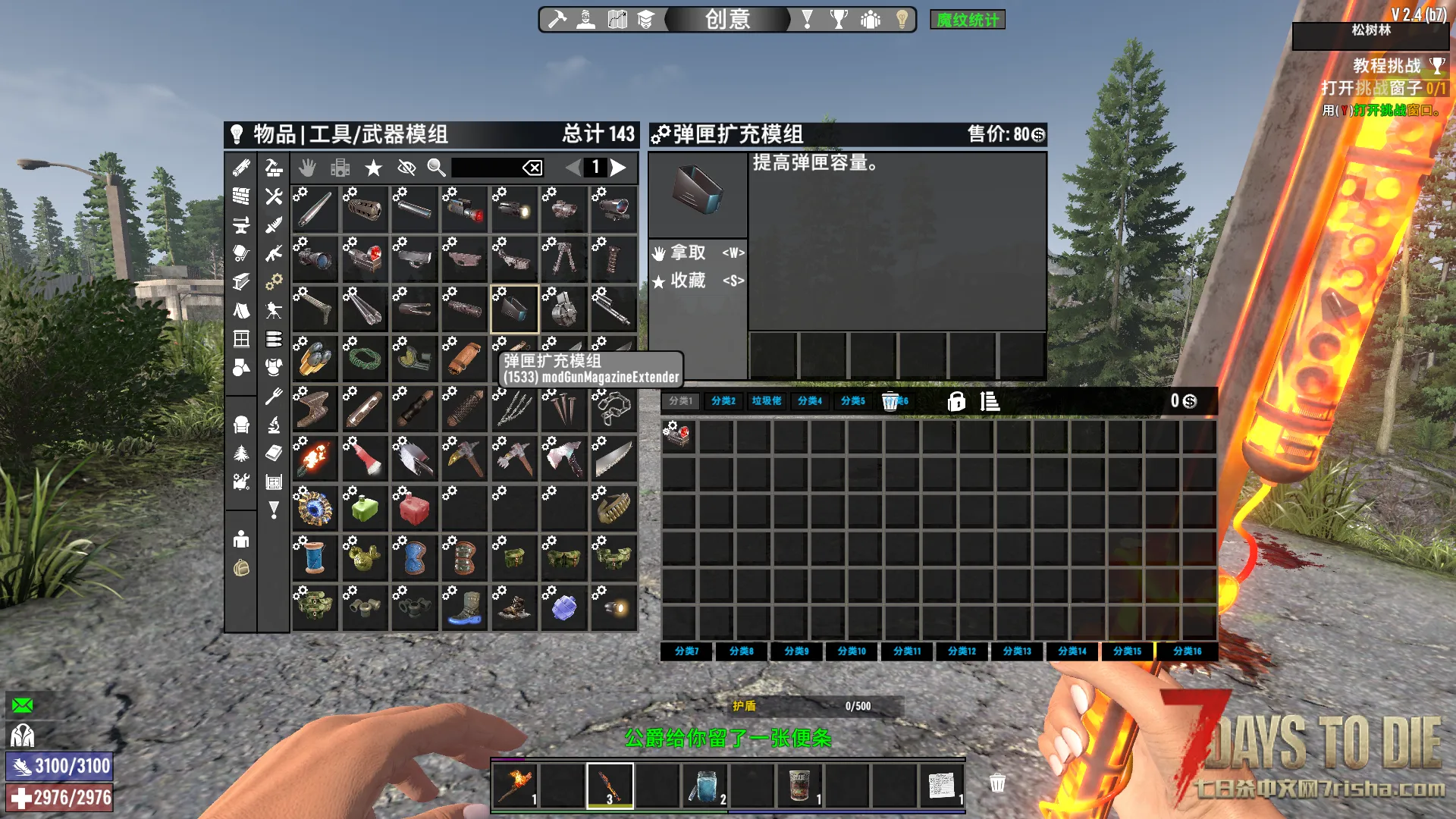Open the map tab in the top bar
1456x819 pixels.
[617, 19]
